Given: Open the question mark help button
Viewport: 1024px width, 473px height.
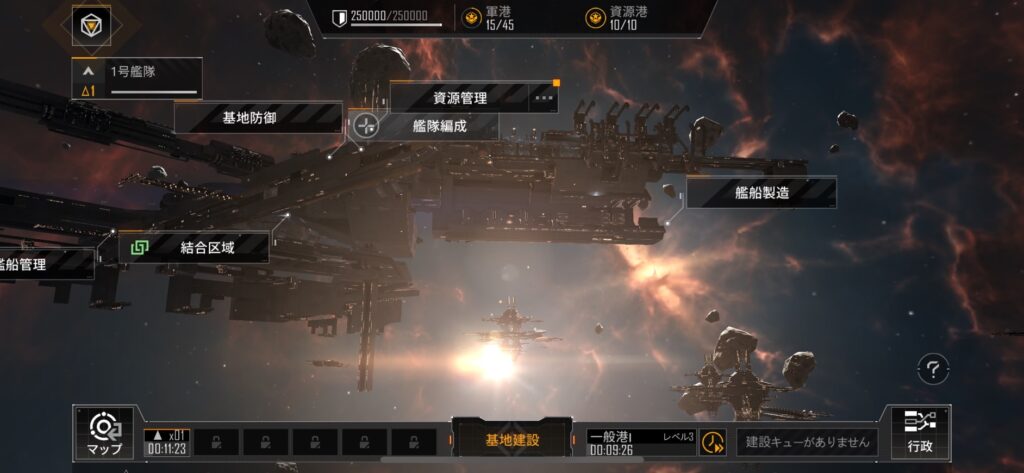Looking at the screenshot, I should [932, 369].
